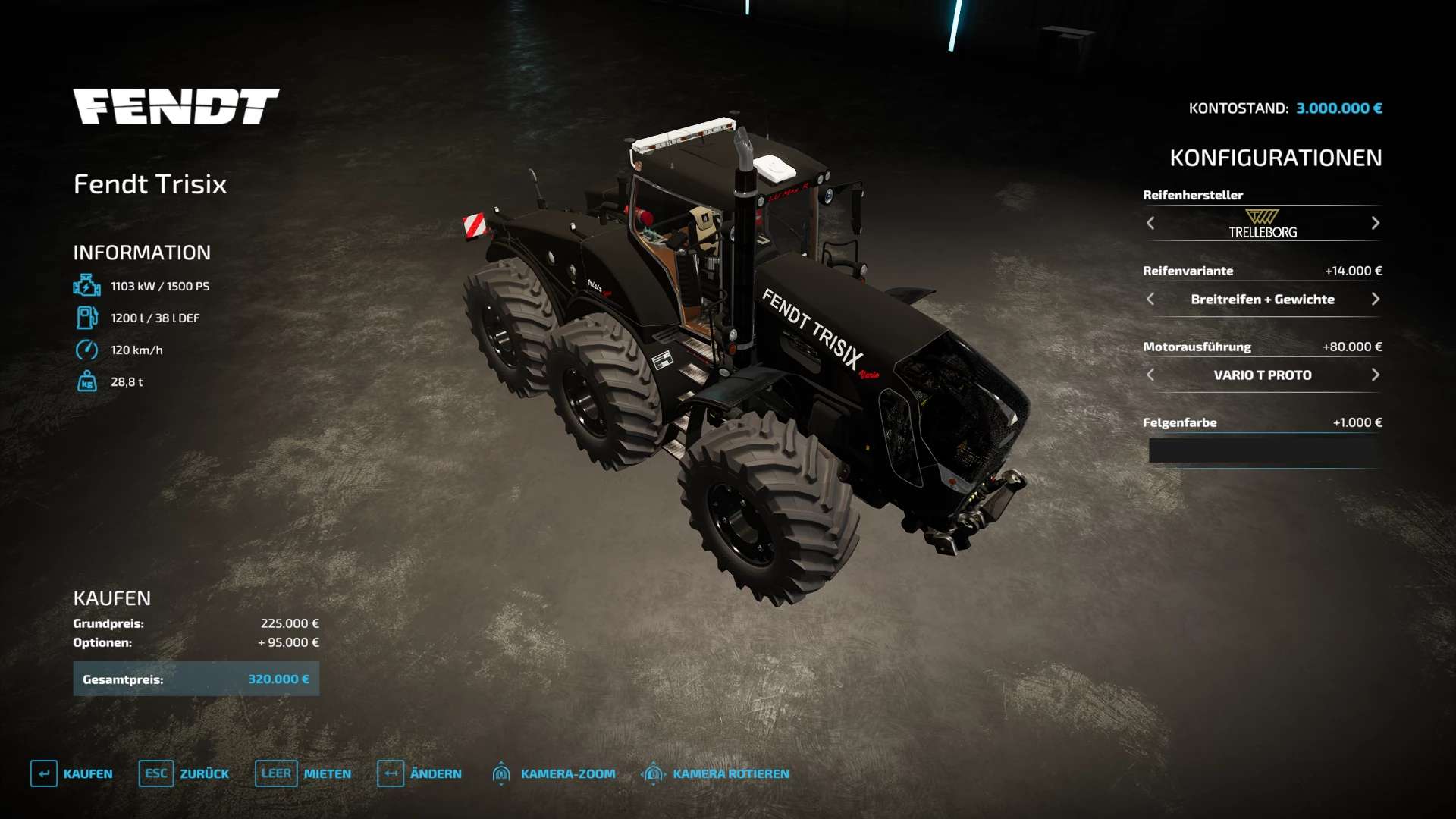The image size is (1456, 819).
Task: Click the Ändern option
Action: 419,773
